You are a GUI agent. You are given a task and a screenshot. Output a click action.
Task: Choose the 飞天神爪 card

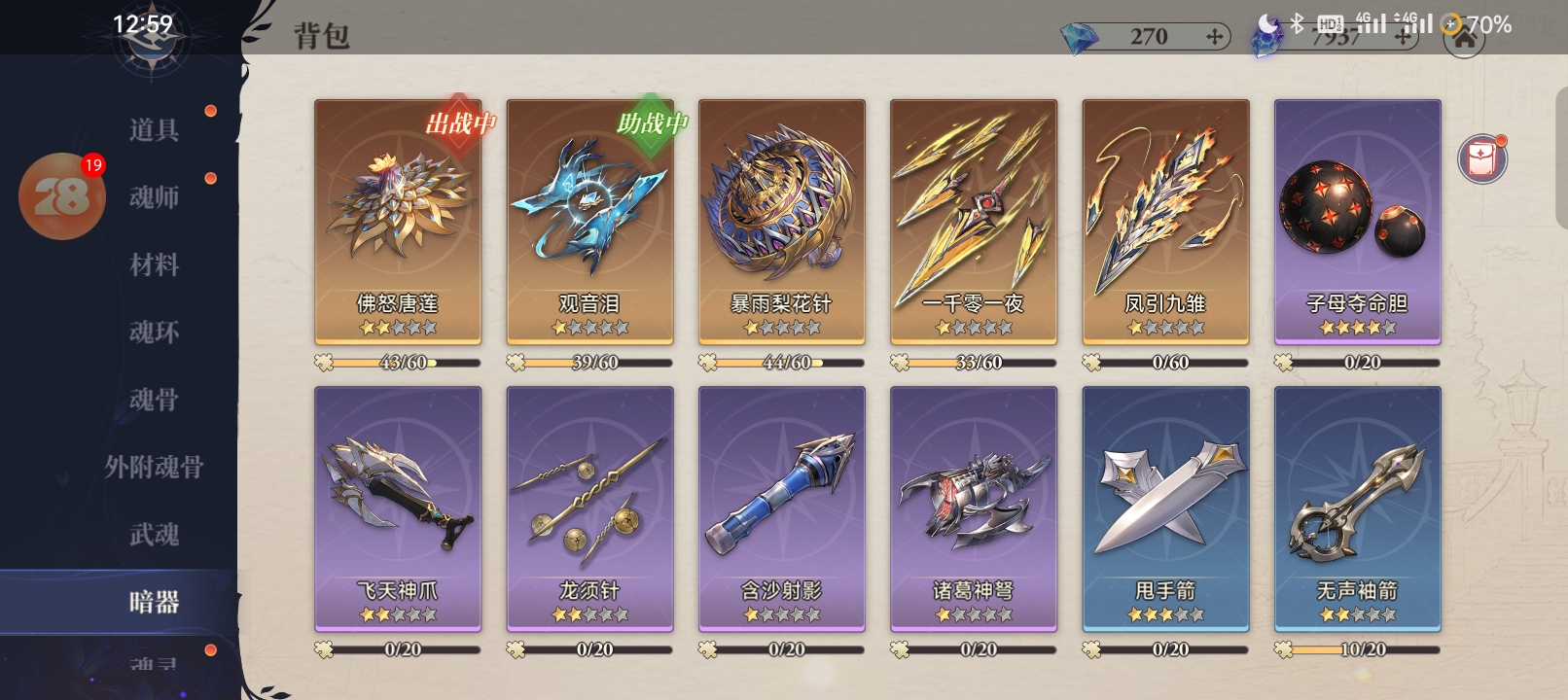(397, 508)
